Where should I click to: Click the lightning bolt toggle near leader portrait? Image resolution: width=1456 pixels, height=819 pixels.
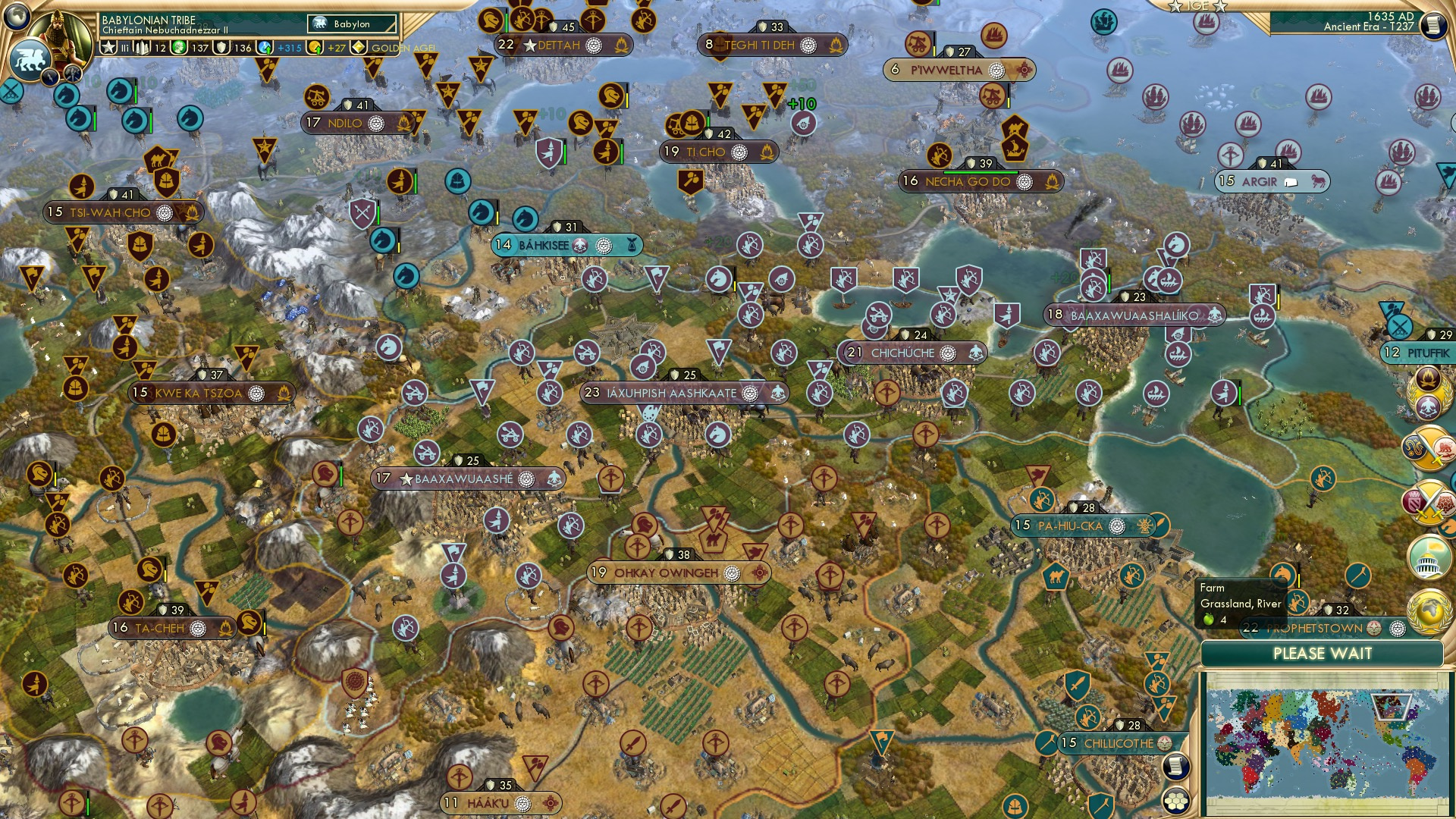click(x=50, y=76)
